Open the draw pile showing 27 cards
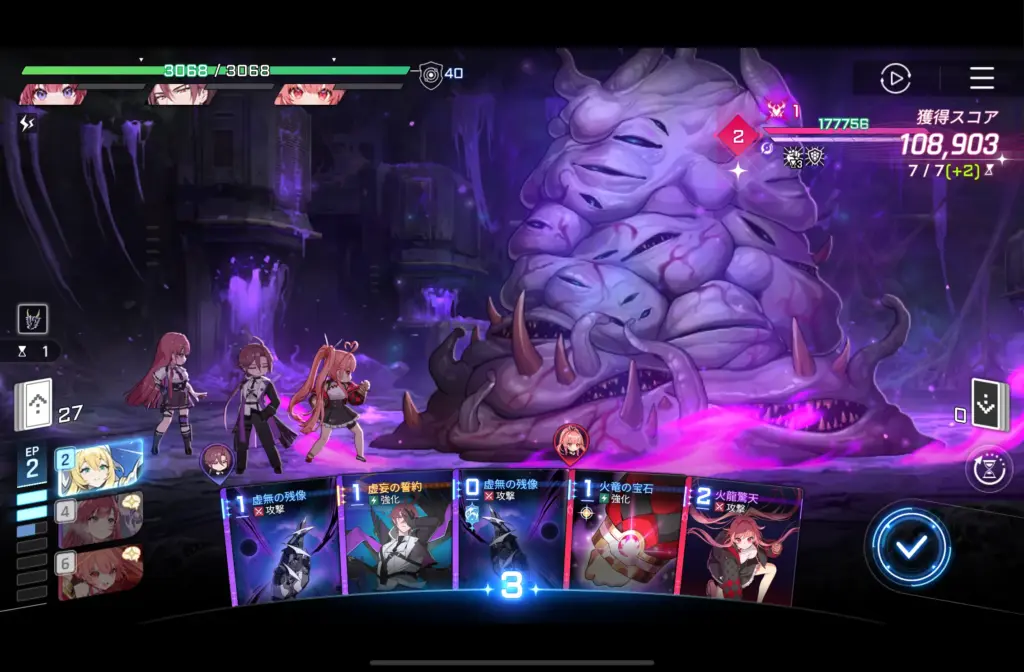 [33, 406]
